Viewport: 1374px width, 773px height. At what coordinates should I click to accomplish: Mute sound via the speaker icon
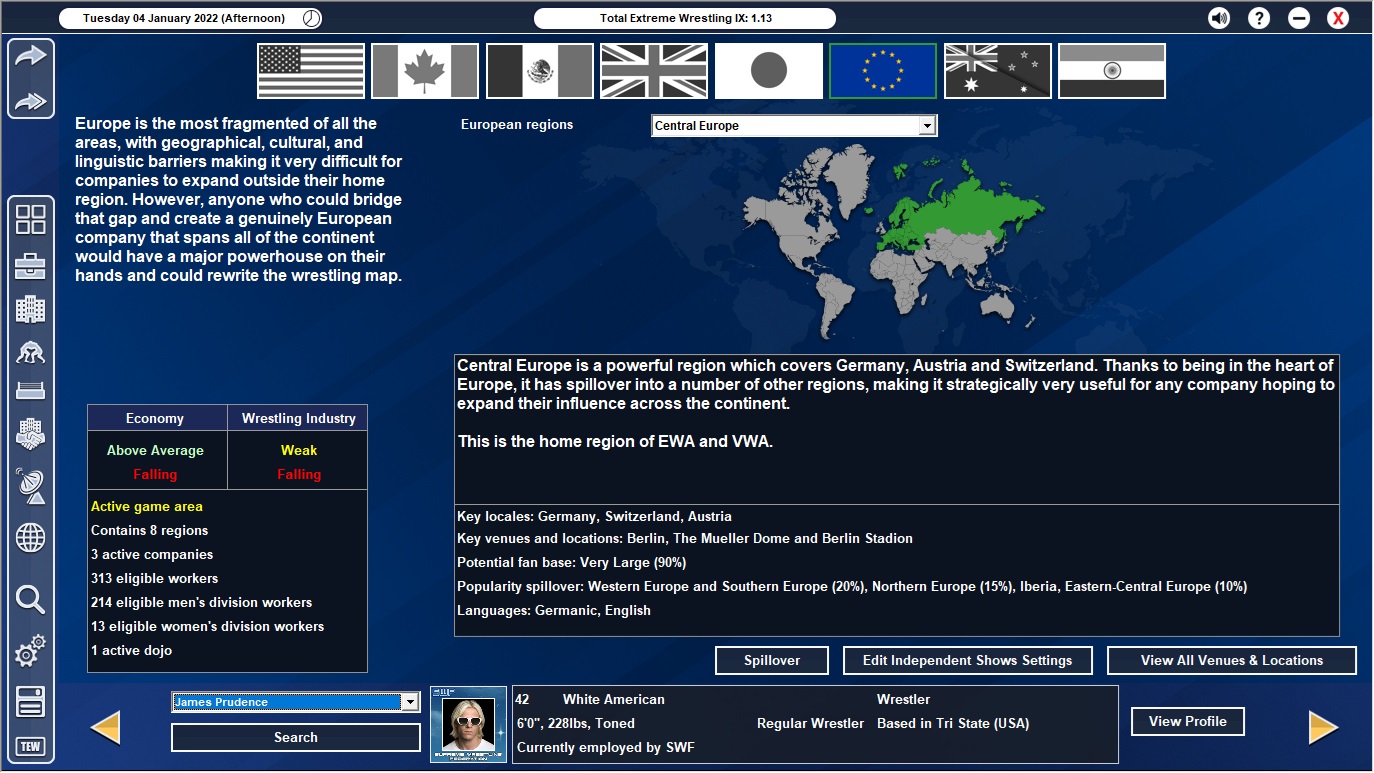click(1218, 17)
